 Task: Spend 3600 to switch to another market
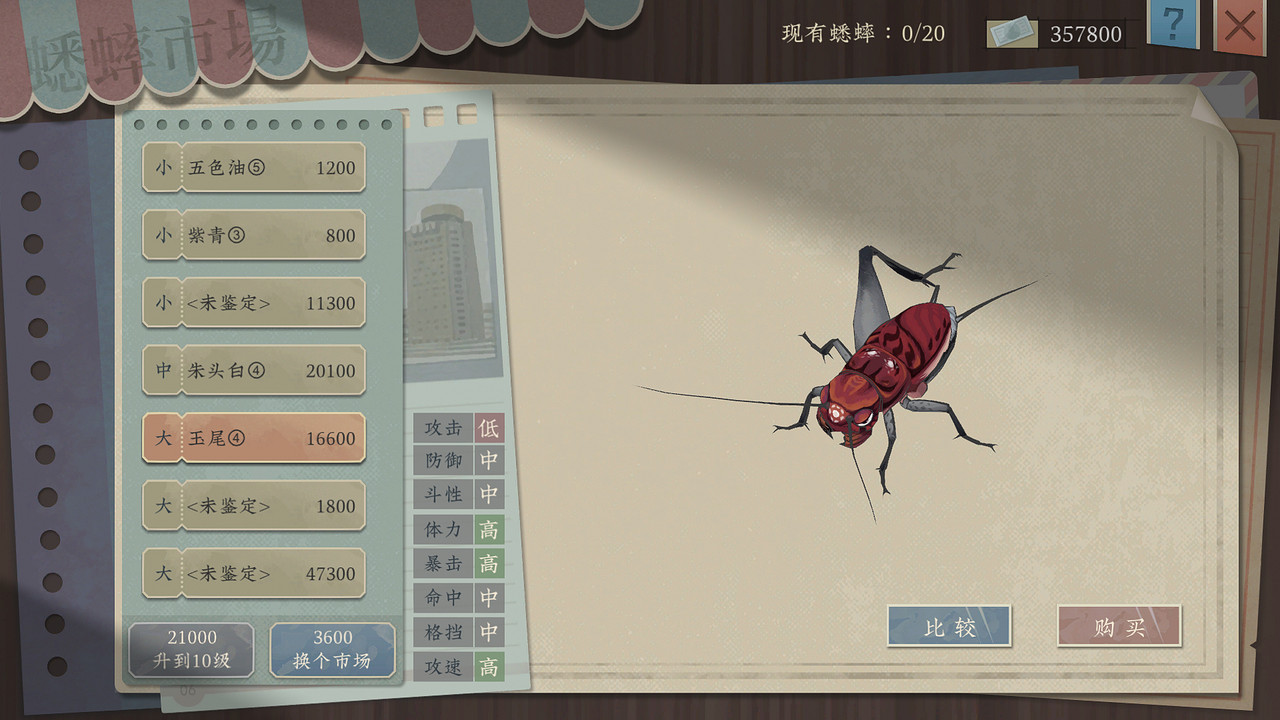click(332, 649)
